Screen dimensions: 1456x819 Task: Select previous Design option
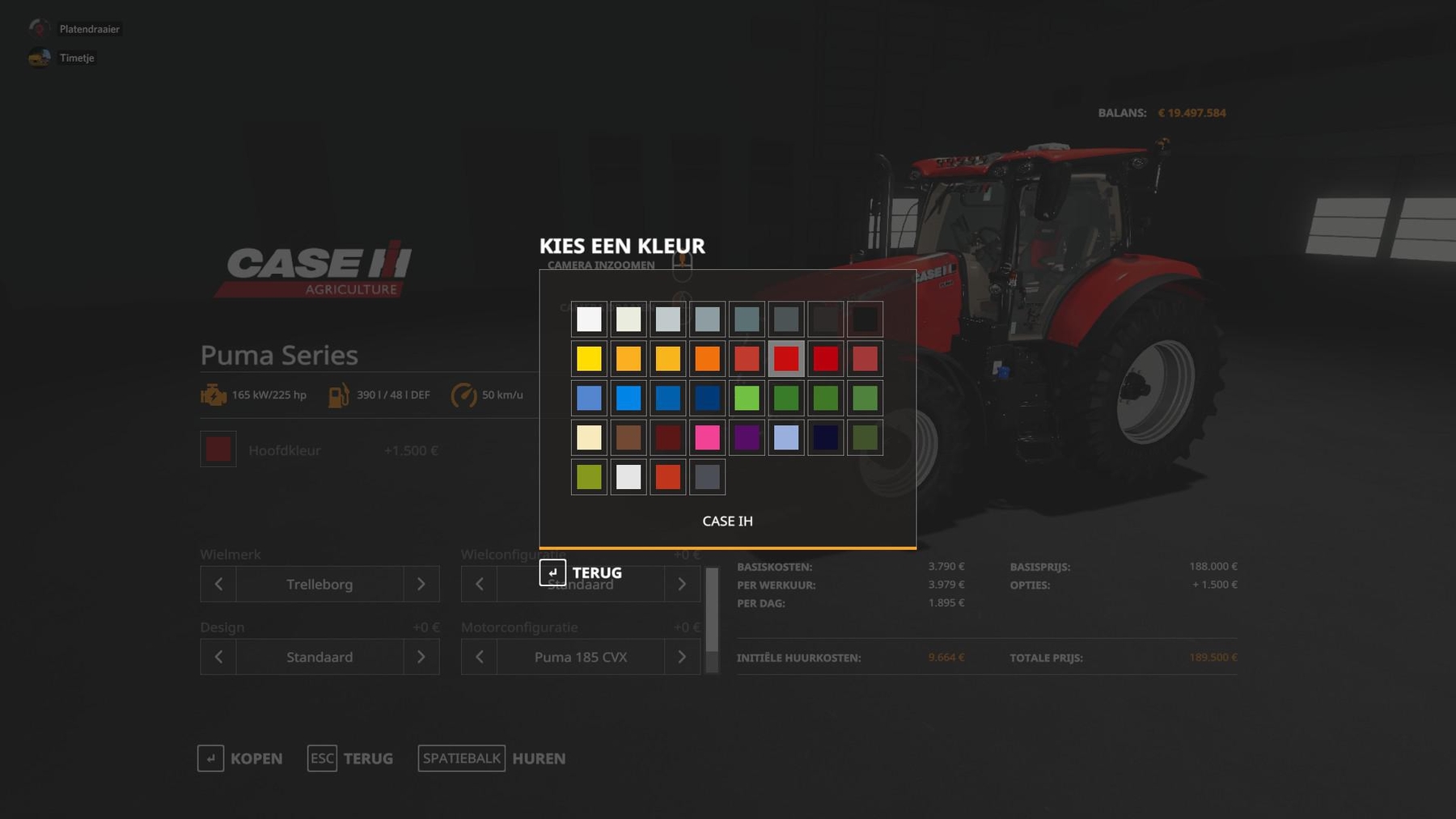(218, 656)
